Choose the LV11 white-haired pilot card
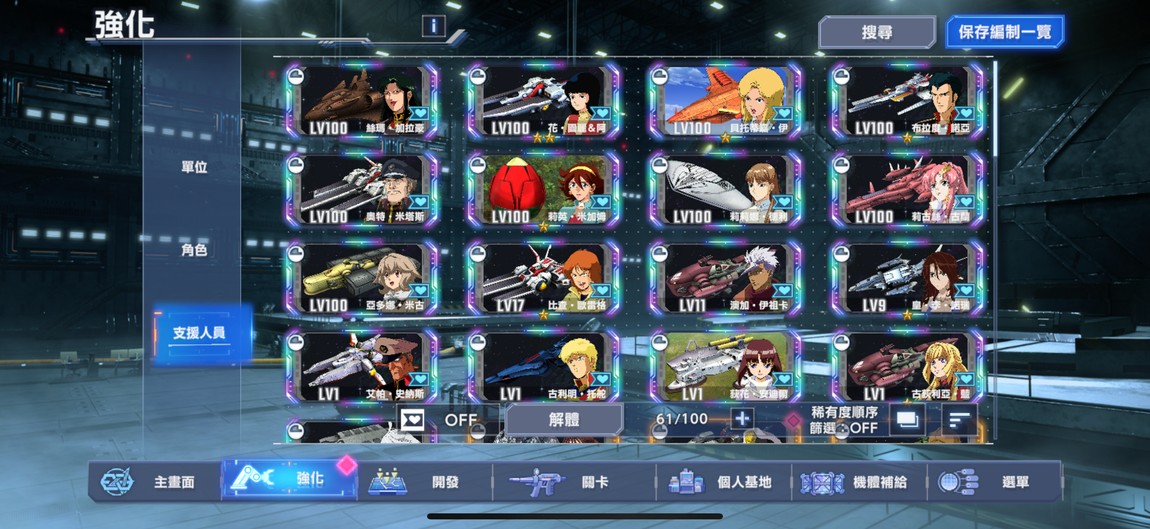The height and width of the screenshot is (529, 1150). coord(725,277)
